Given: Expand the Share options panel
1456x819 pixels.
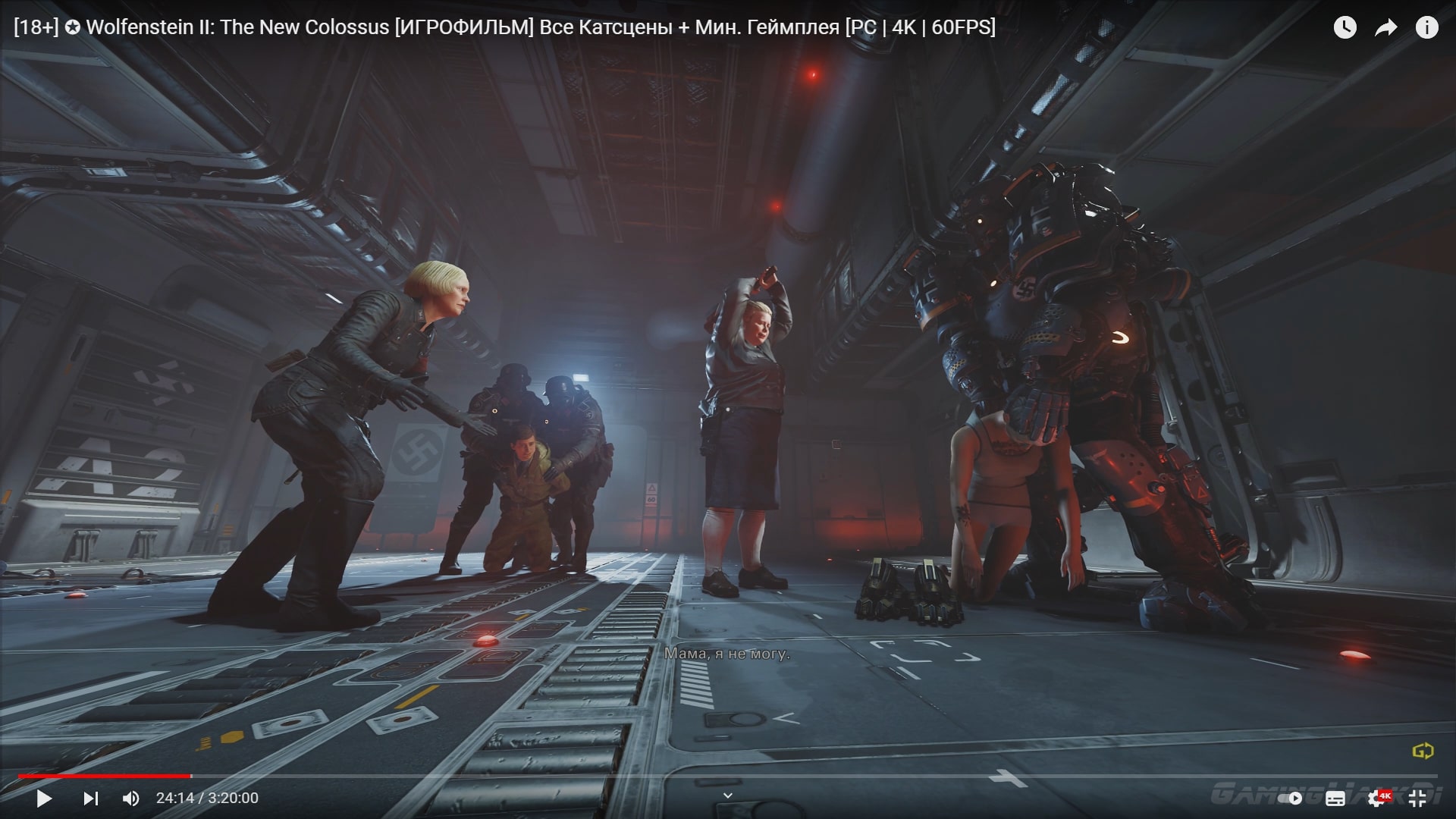Looking at the screenshot, I should tap(1386, 28).
